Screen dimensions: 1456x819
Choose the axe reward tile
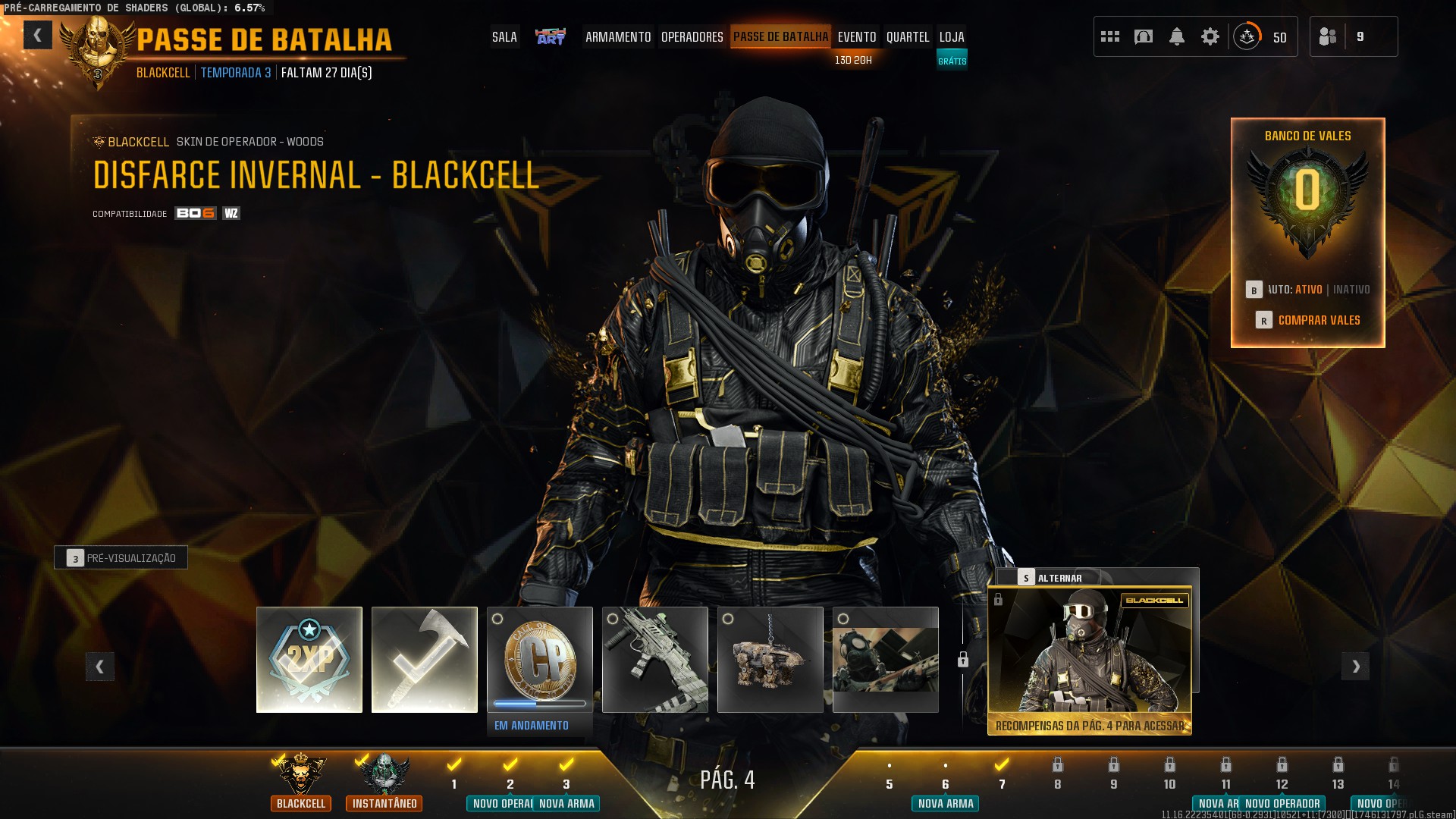click(x=425, y=660)
